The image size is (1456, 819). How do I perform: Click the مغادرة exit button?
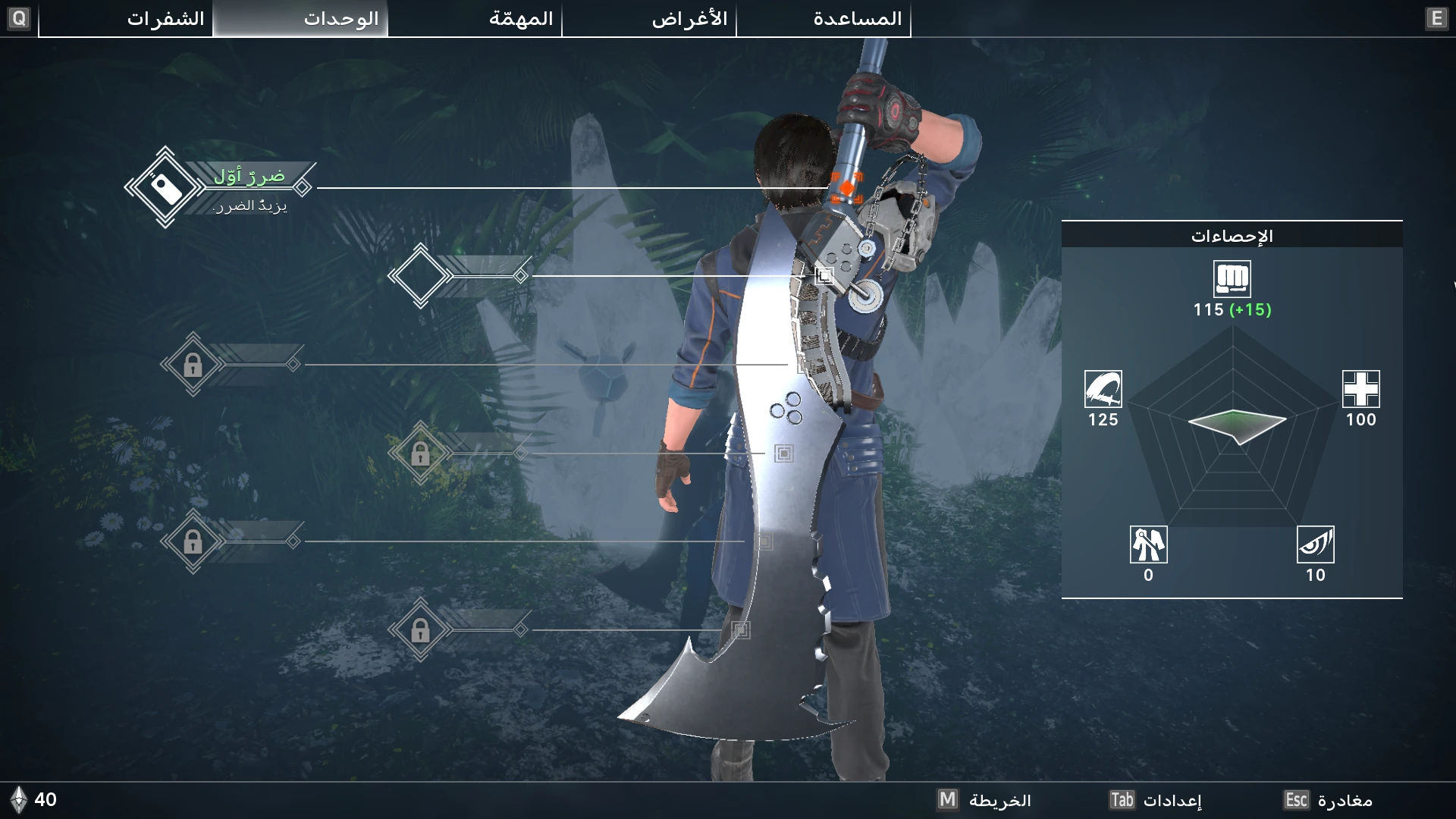1329,800
